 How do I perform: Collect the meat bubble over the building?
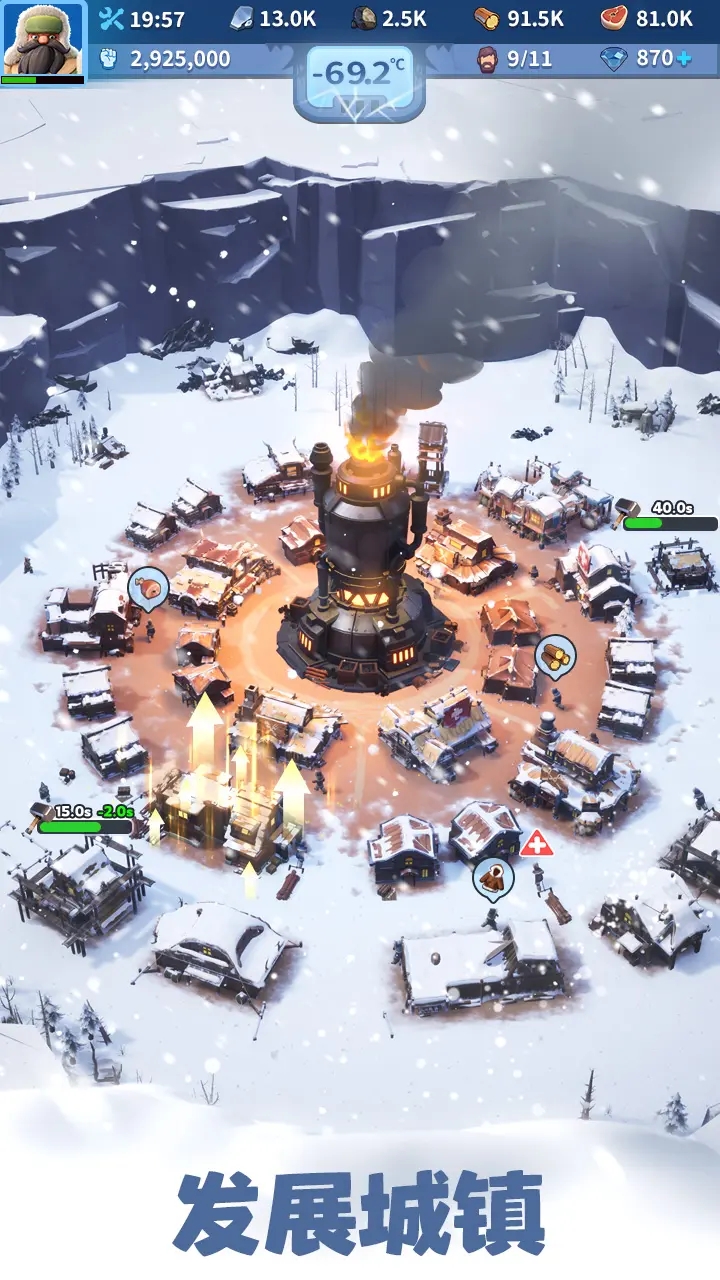tap(148, 589)
